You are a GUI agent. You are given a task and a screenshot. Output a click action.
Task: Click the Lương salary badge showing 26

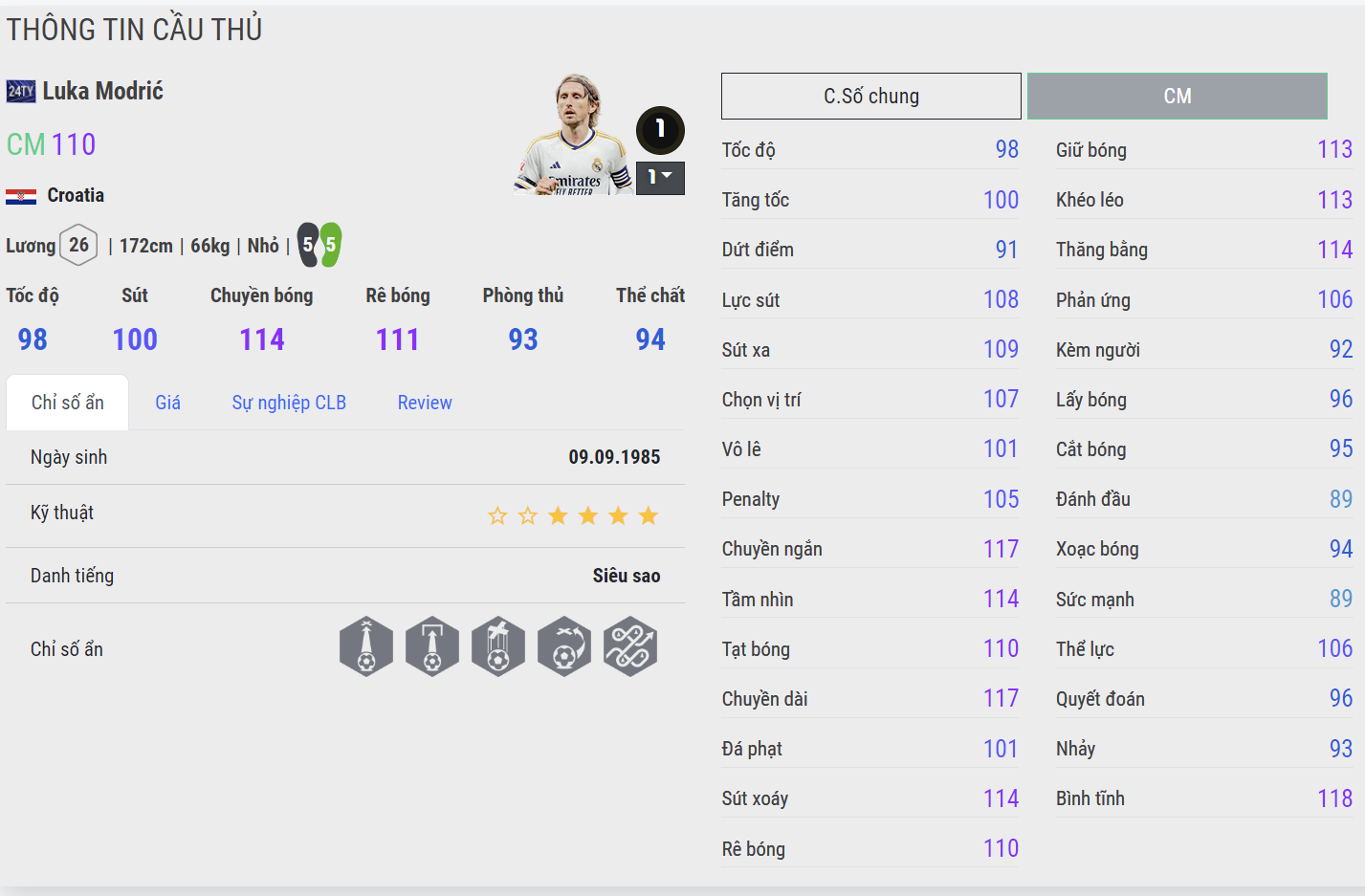[x=78, y=245]
